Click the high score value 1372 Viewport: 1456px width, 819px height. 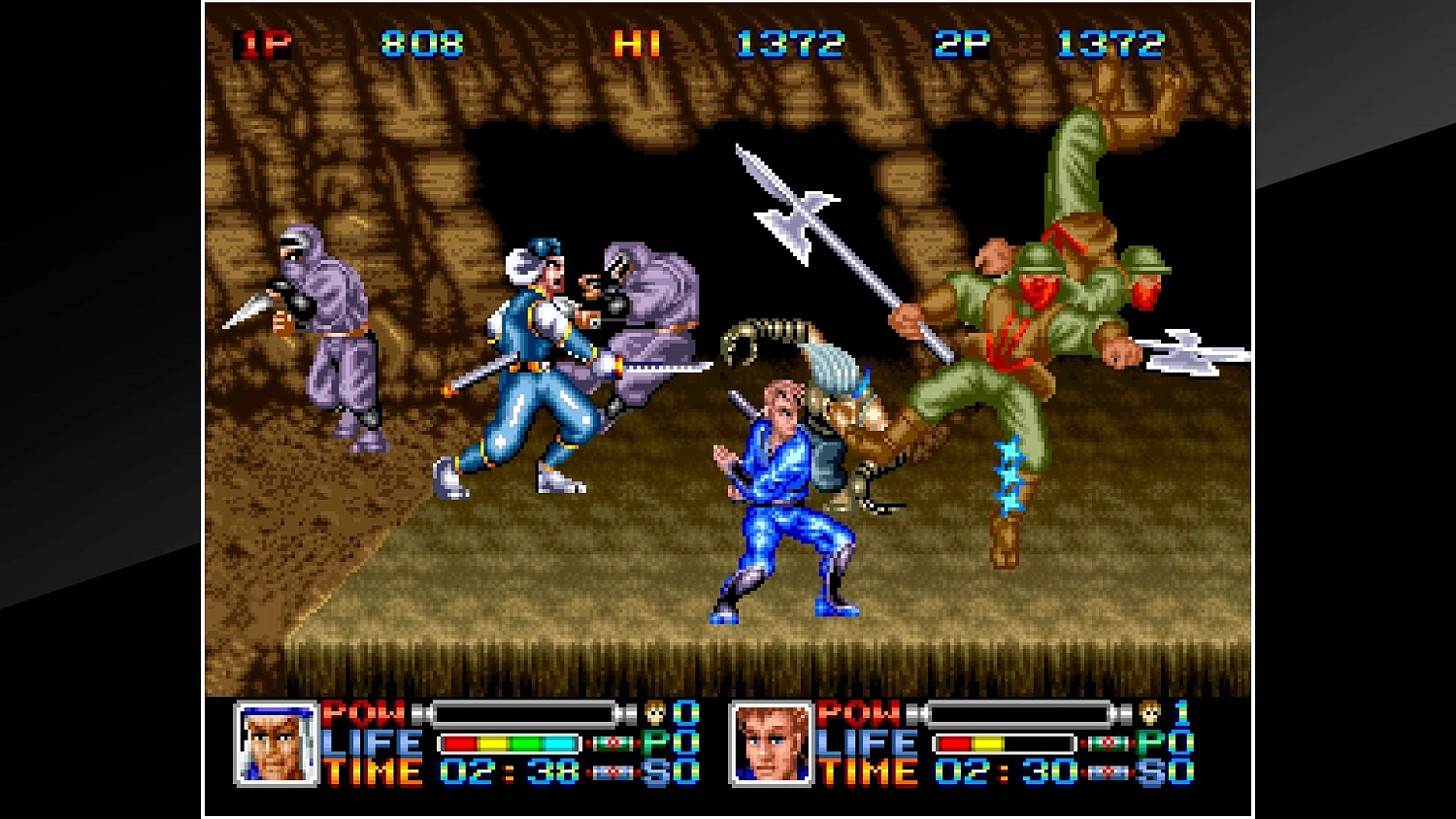[x=791, y=43]
